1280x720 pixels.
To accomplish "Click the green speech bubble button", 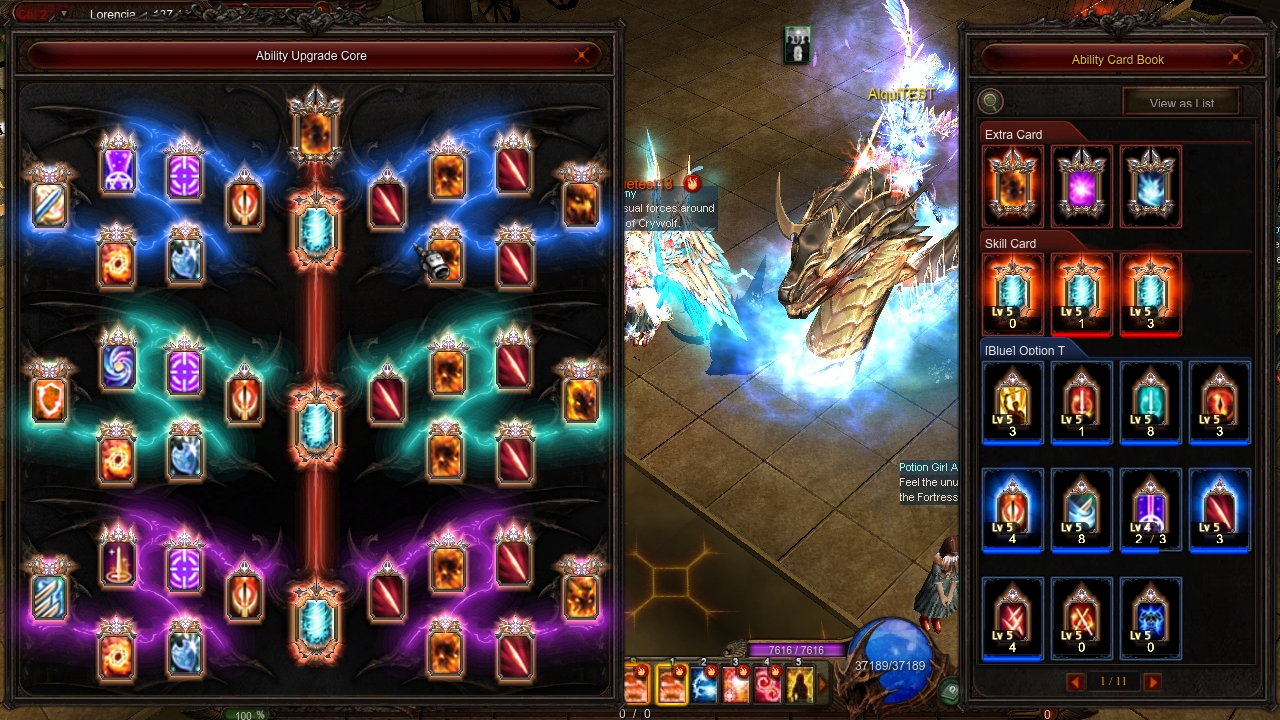I will pyautogui.click(x=949, y=690).
